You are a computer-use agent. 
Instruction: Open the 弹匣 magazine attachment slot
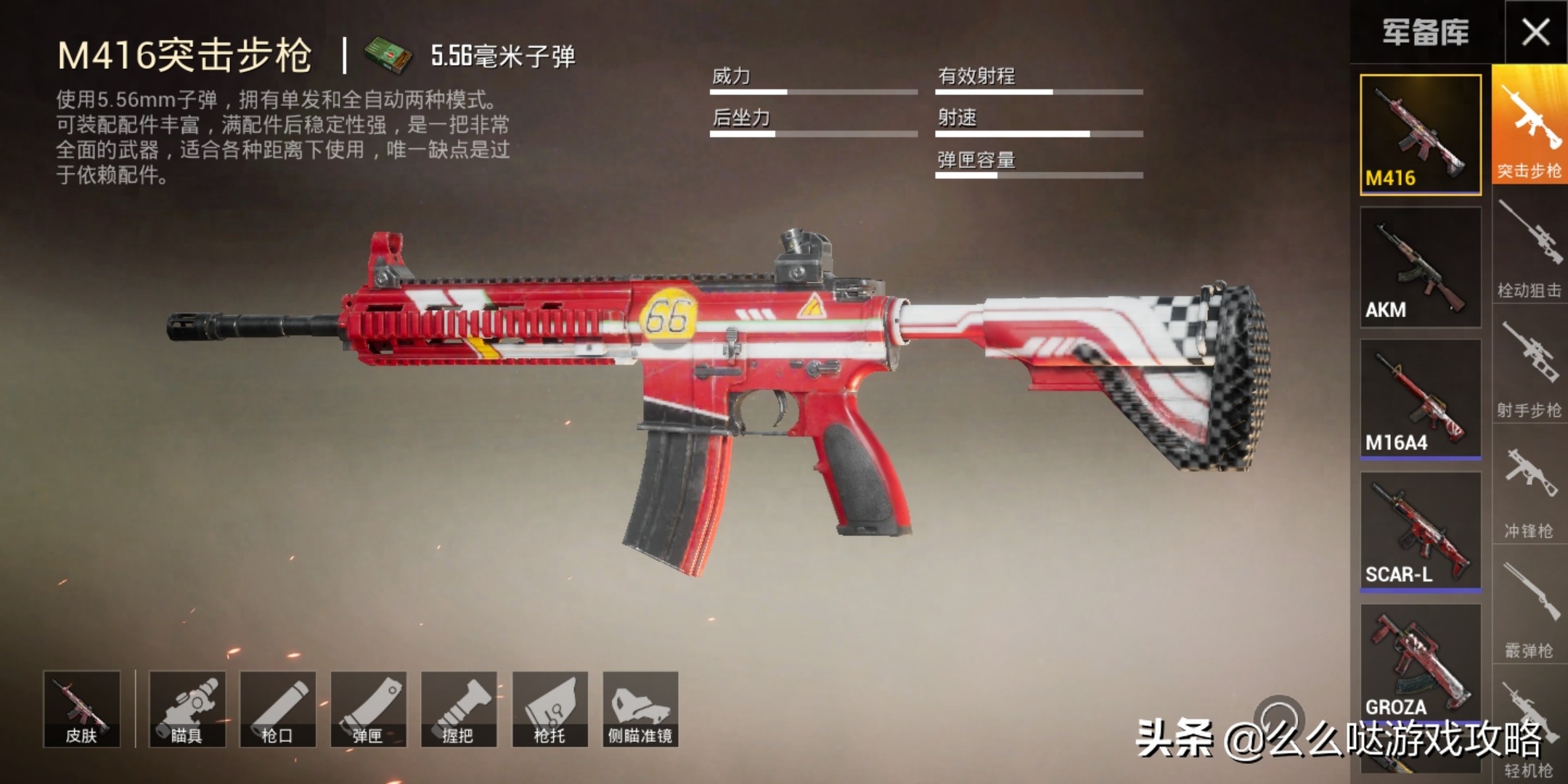(x=368, y=709)
